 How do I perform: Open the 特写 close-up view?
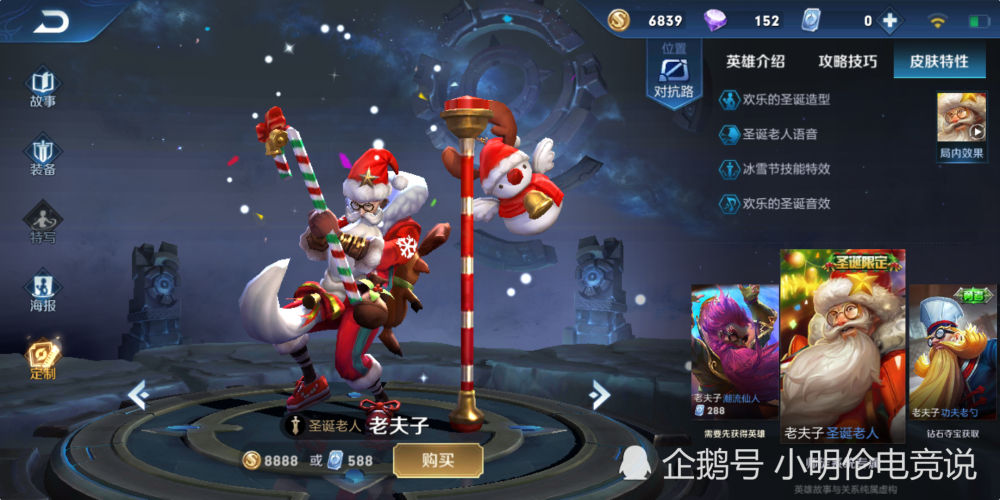(42, 222)
